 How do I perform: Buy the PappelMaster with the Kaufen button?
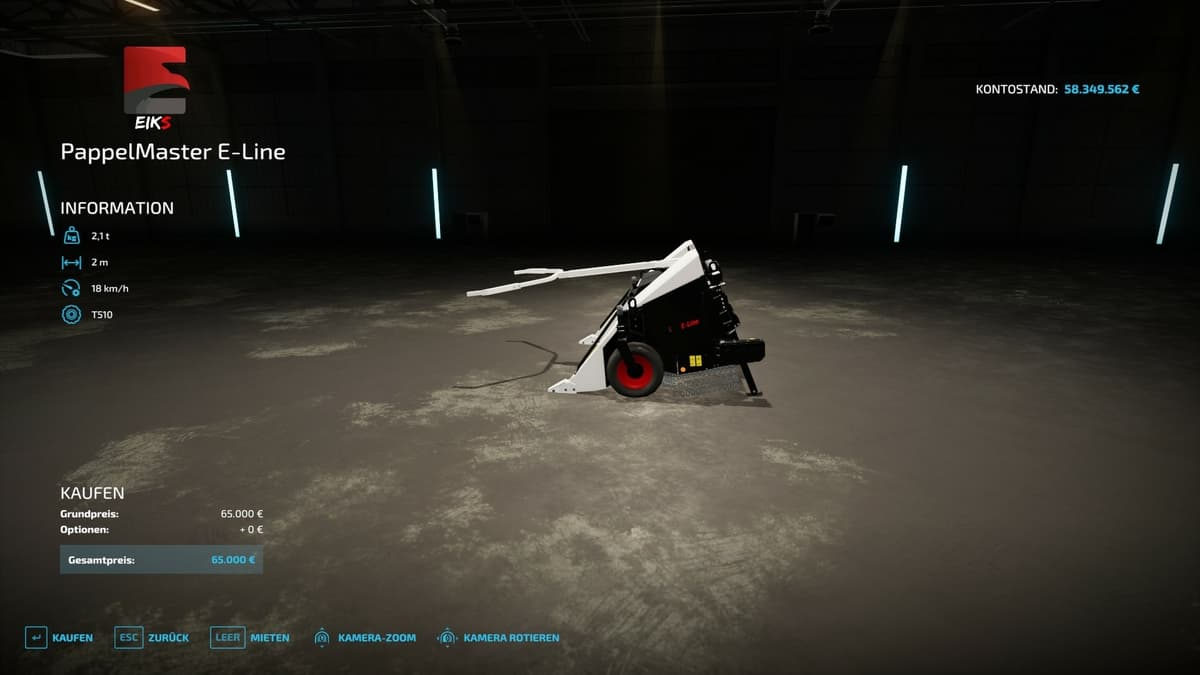tap(60, 637)
